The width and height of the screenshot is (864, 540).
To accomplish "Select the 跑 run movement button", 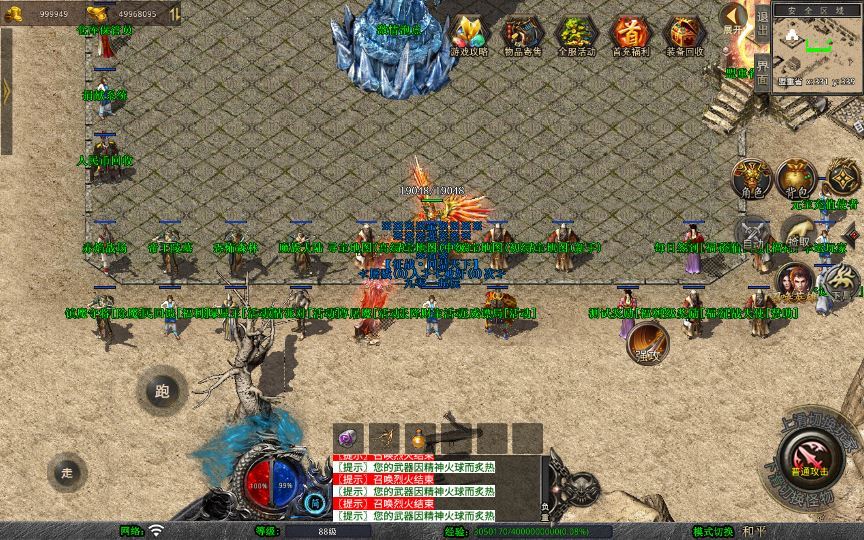I will (x=163, y=390).
